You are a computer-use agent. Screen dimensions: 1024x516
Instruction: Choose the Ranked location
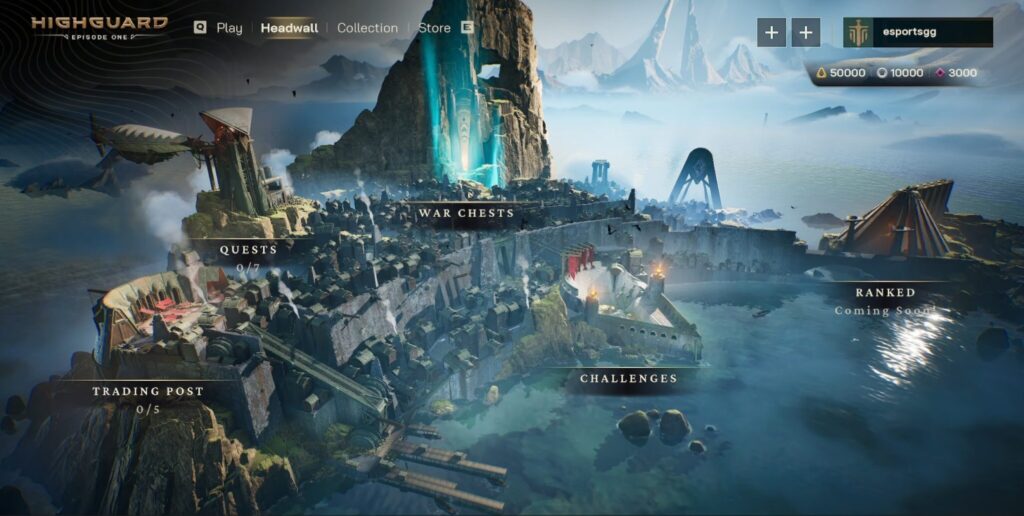885,293
